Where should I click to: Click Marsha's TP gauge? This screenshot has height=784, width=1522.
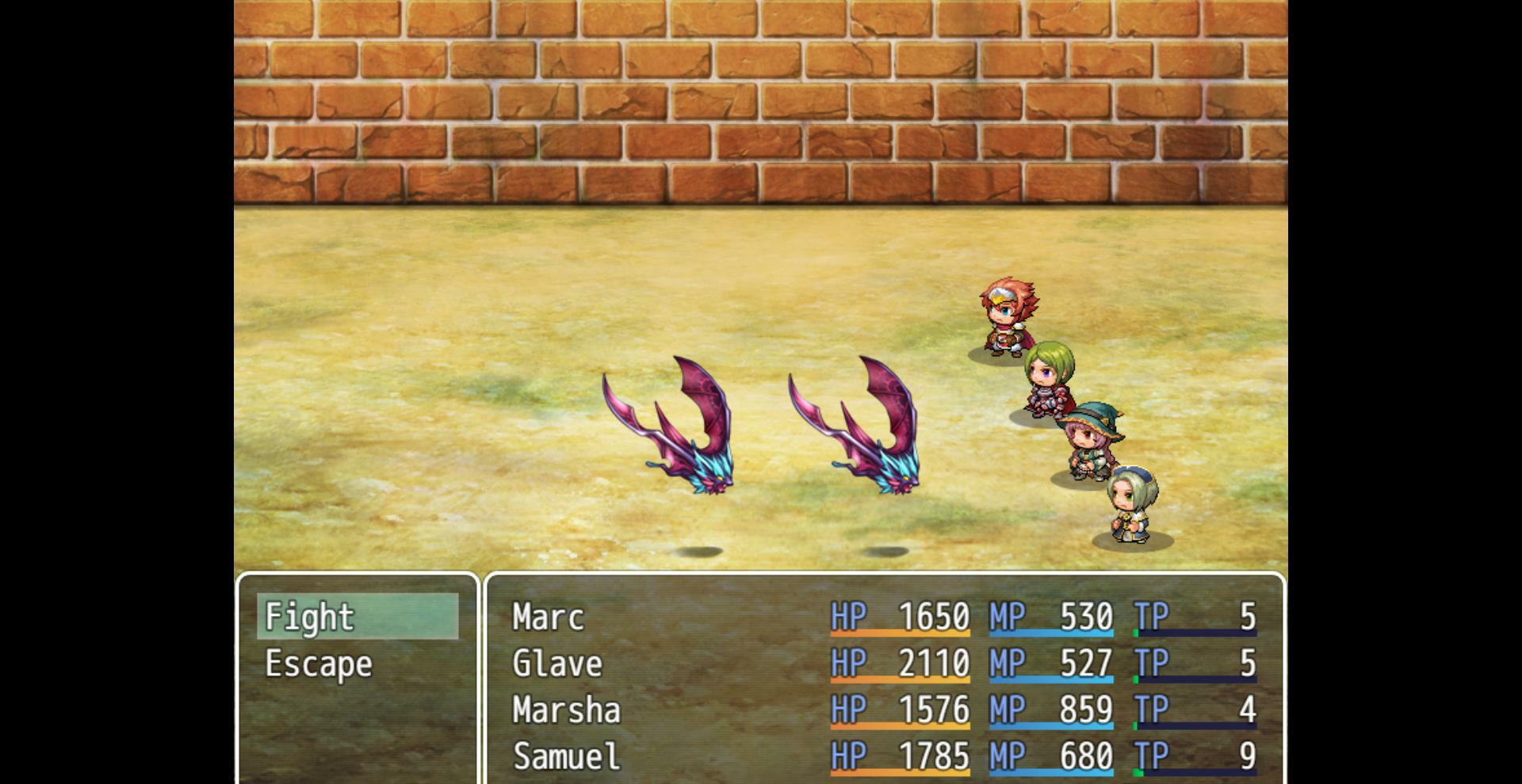(1197, 726)
